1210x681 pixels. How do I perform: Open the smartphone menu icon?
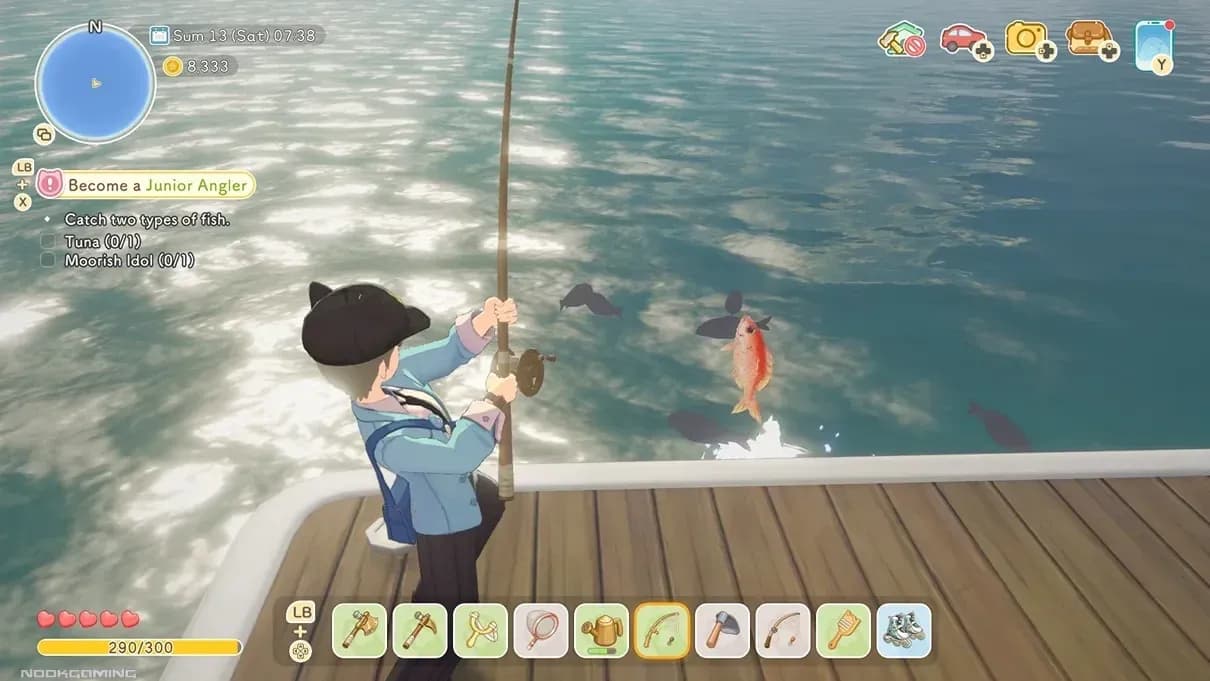point(1153,43)
